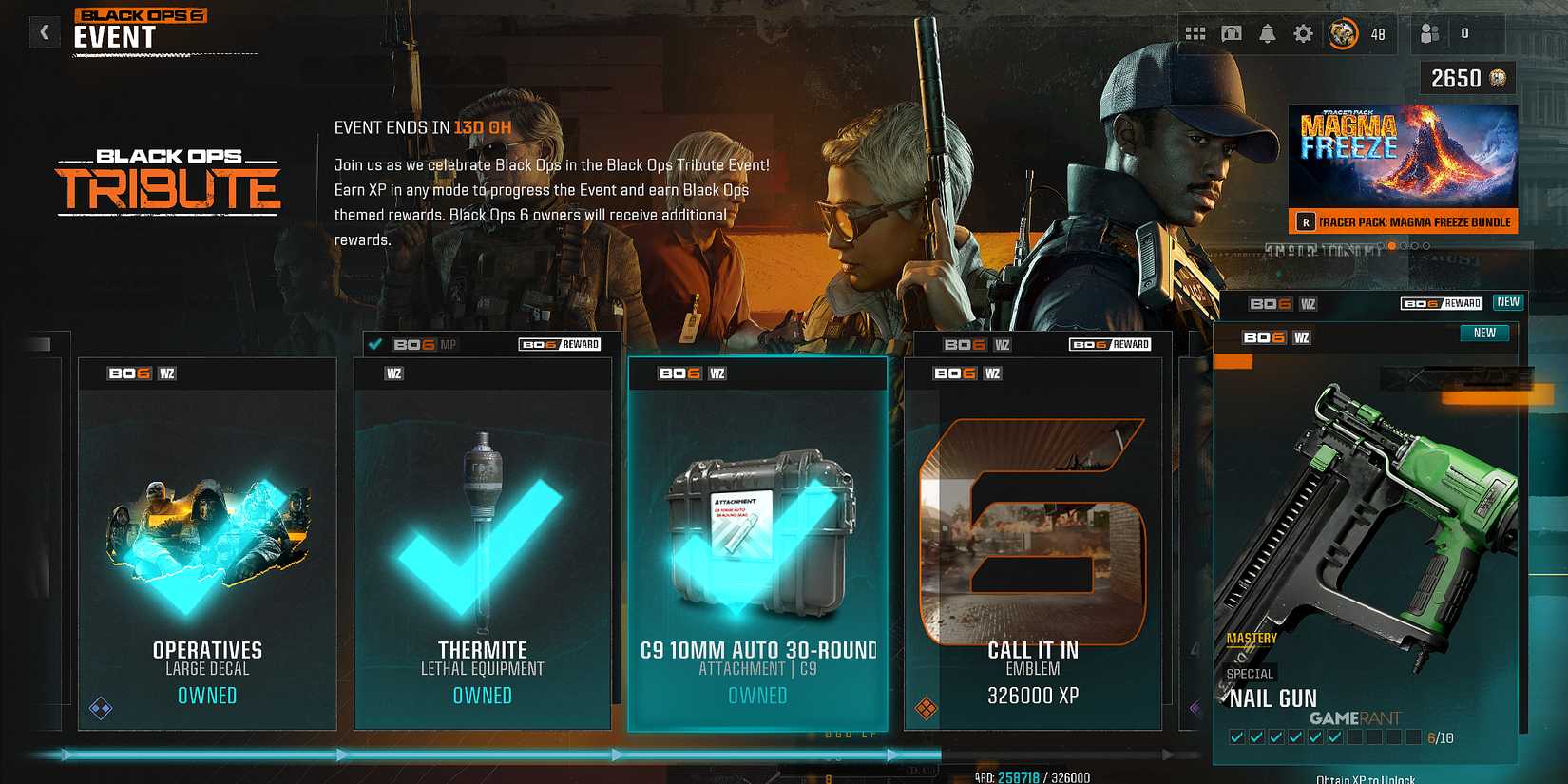Click the seventh Nail Gun challenge checkbox

(x=1354, y=737)
